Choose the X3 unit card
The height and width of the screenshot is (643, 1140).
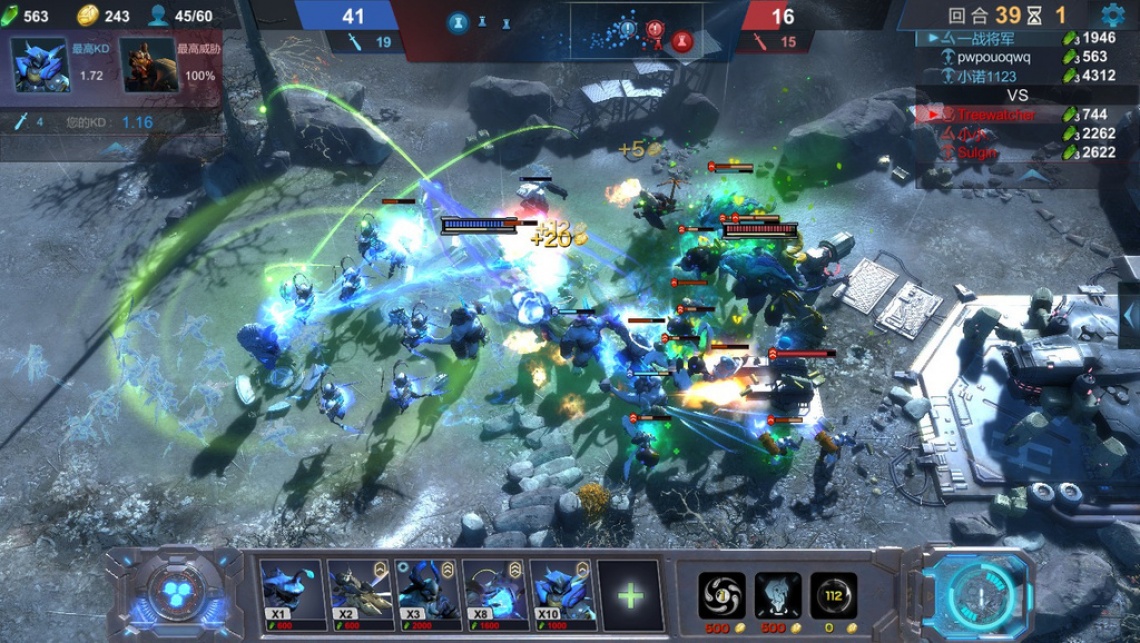pyautogui.click(x=427, y=594)
